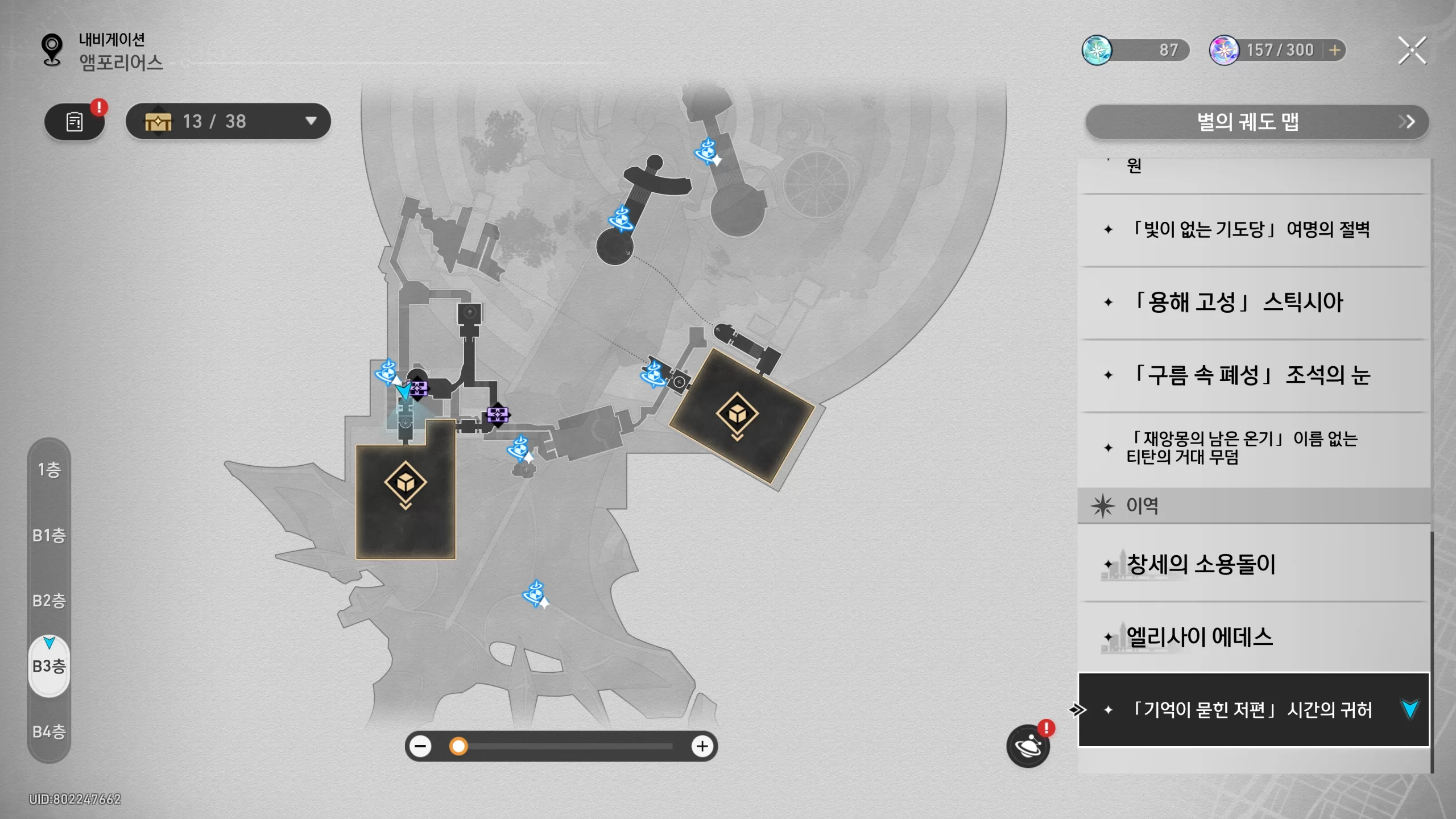Zoom out the map with minus button

tap(421, 746)
